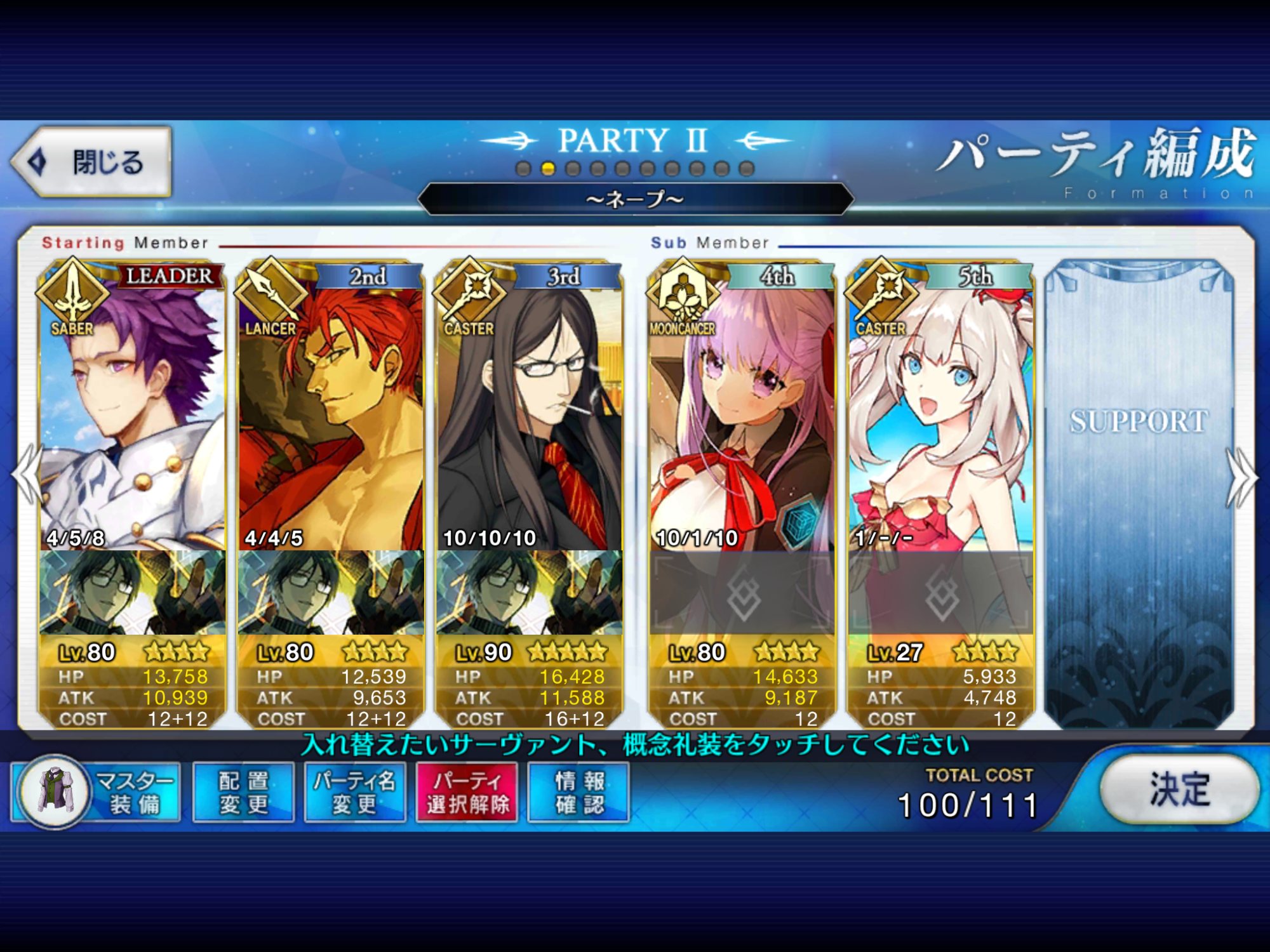Pick the Lv.90 Caster in the 3rd slot
The height and width of the screenshot is (952, 1270).
(529, 419)
